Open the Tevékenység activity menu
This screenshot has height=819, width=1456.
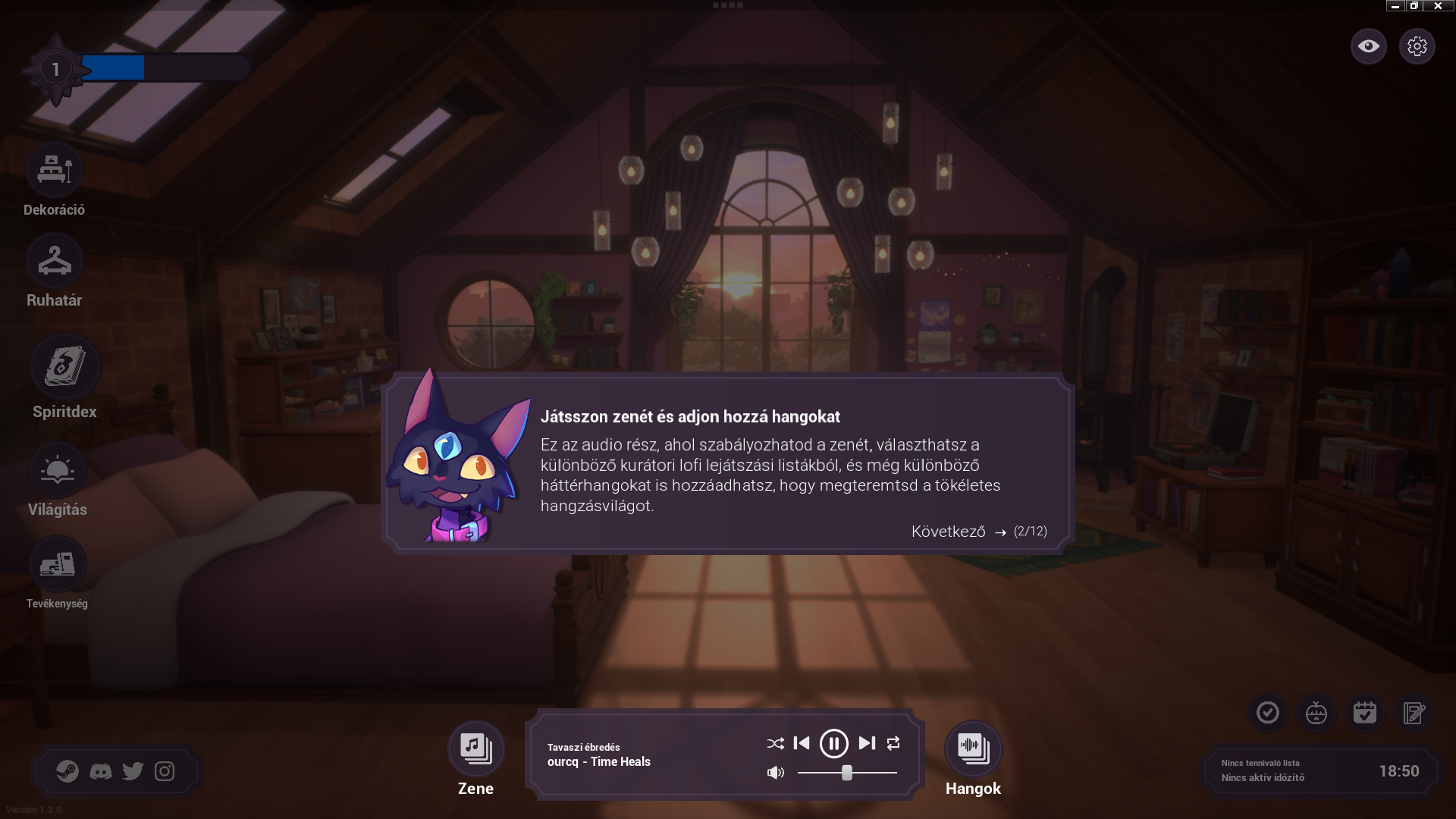(58, 565)
